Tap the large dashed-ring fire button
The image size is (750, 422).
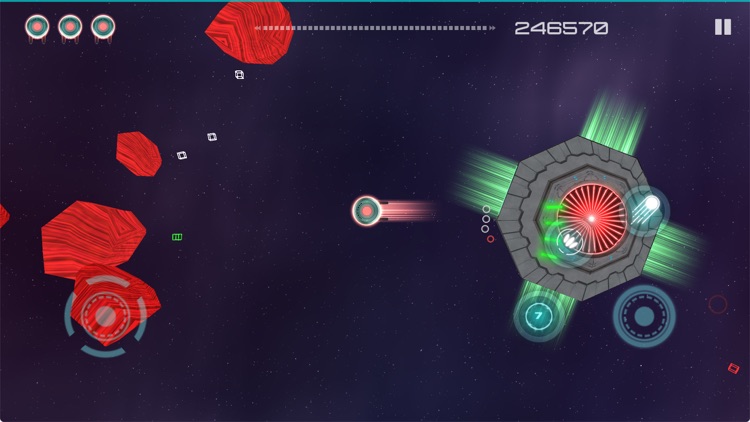point(644,316)
